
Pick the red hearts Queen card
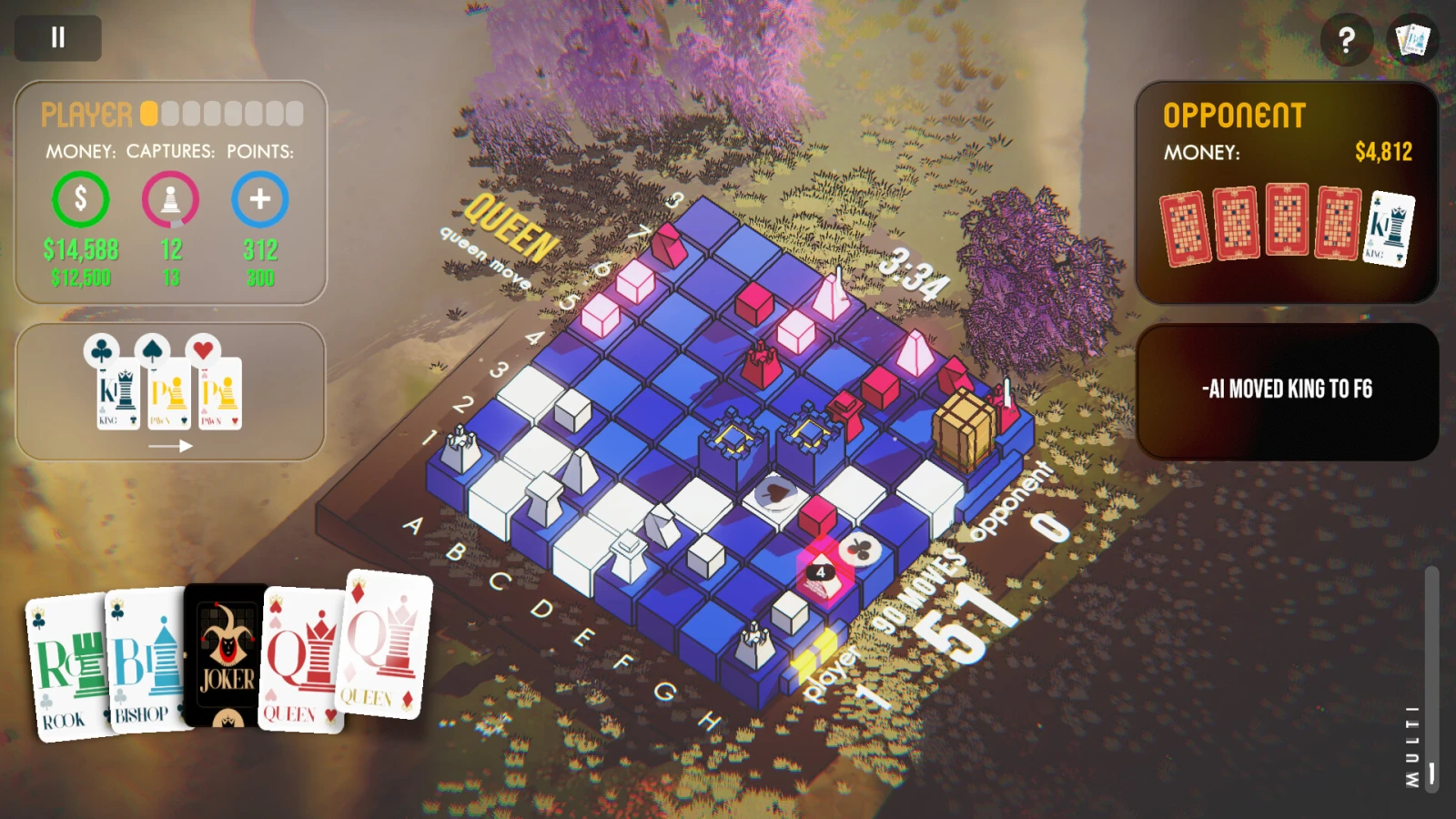(x=301, y=660)
